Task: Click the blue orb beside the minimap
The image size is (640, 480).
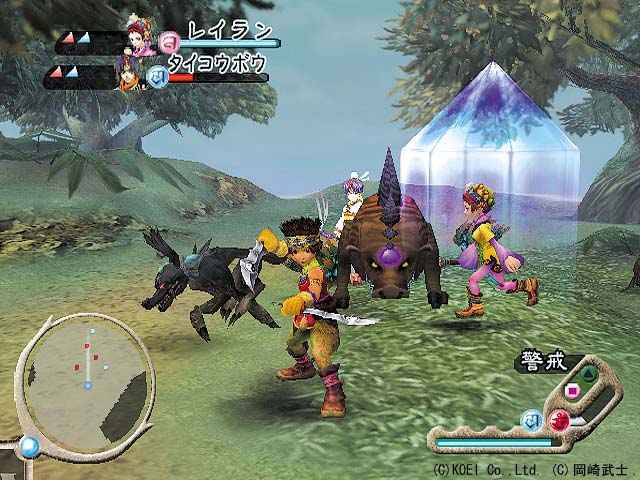Action: 29,447
